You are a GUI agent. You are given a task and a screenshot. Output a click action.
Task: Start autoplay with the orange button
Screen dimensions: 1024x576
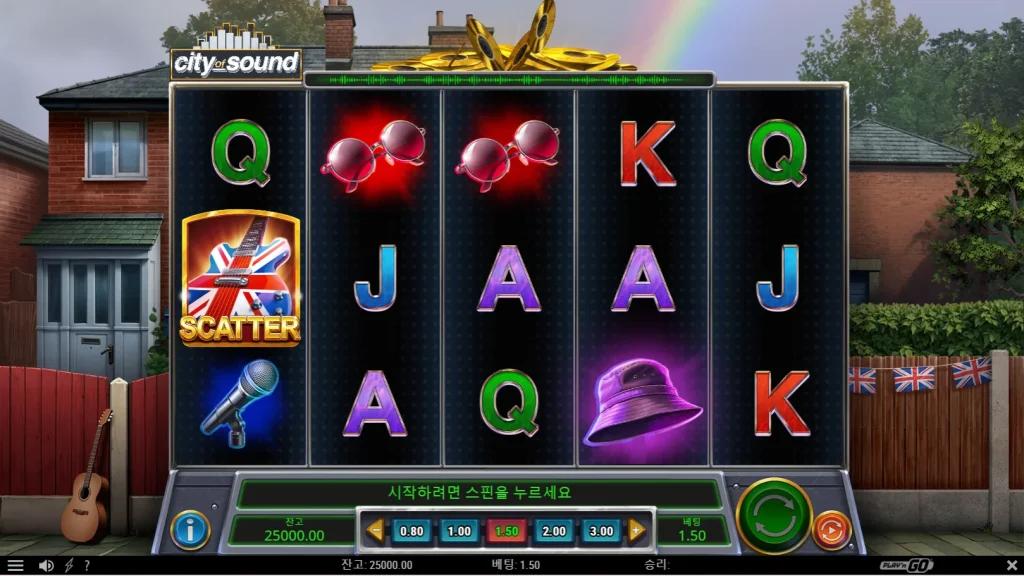pyautogui.click(x=831, y=530)
